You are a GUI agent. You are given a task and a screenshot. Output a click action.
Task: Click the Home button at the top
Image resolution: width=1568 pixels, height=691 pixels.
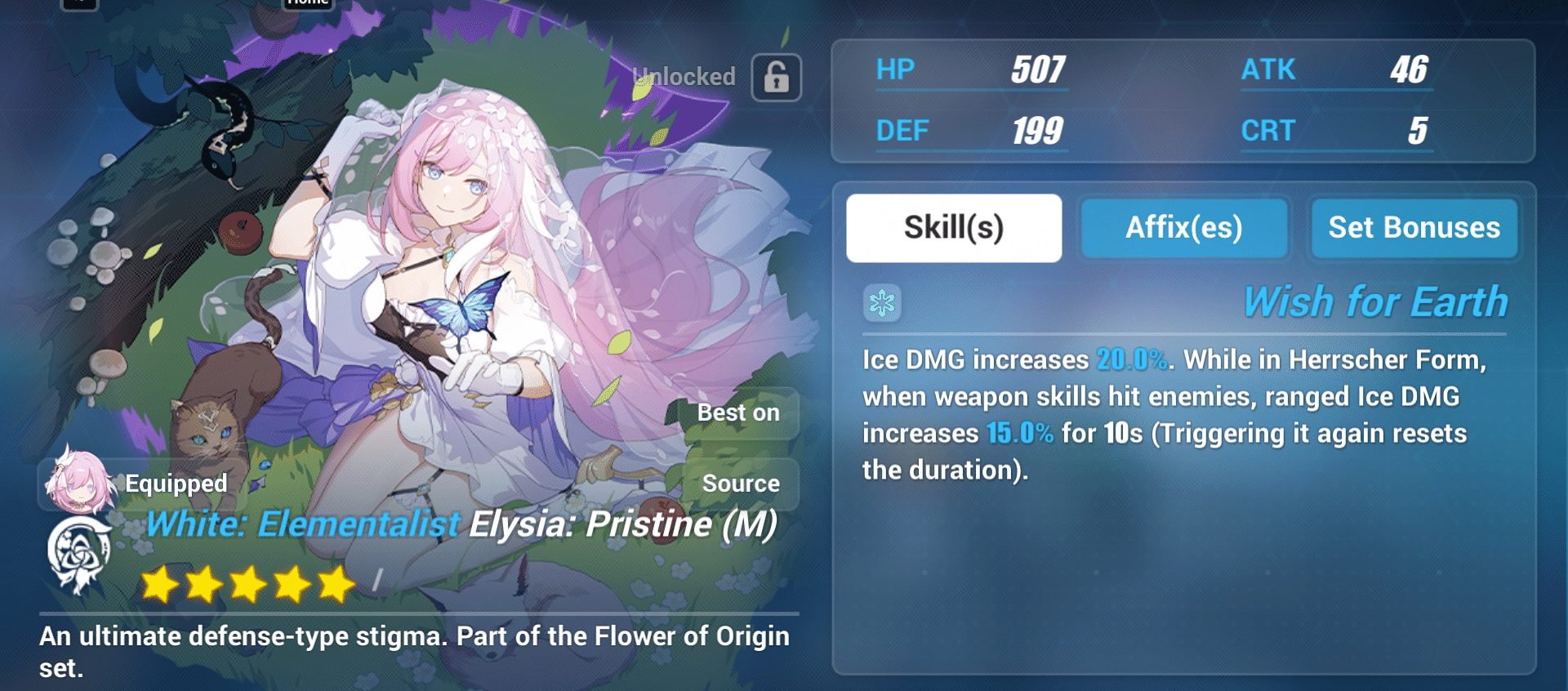point(307,4)
